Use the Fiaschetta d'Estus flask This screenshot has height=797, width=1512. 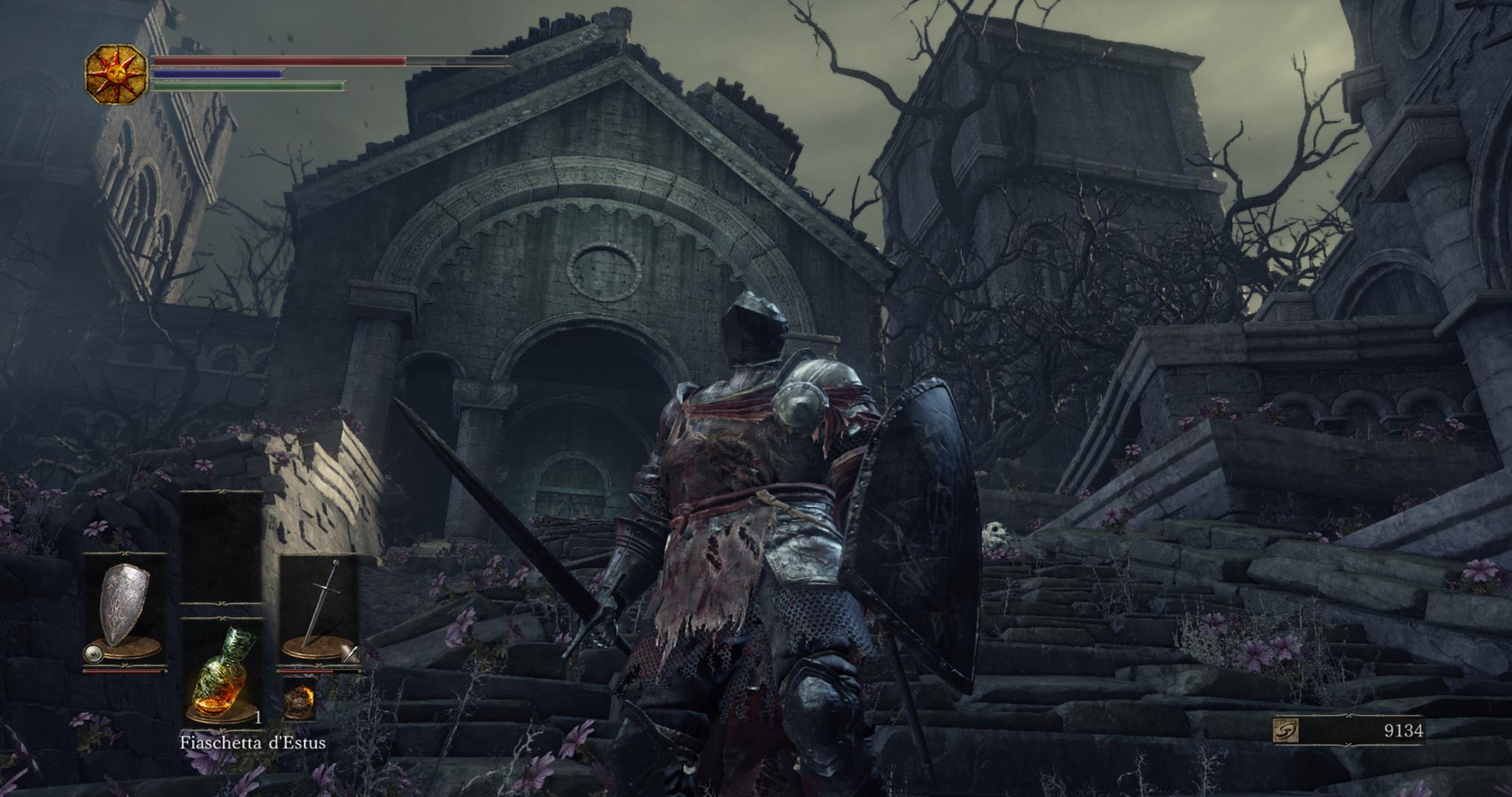[223, 672]
